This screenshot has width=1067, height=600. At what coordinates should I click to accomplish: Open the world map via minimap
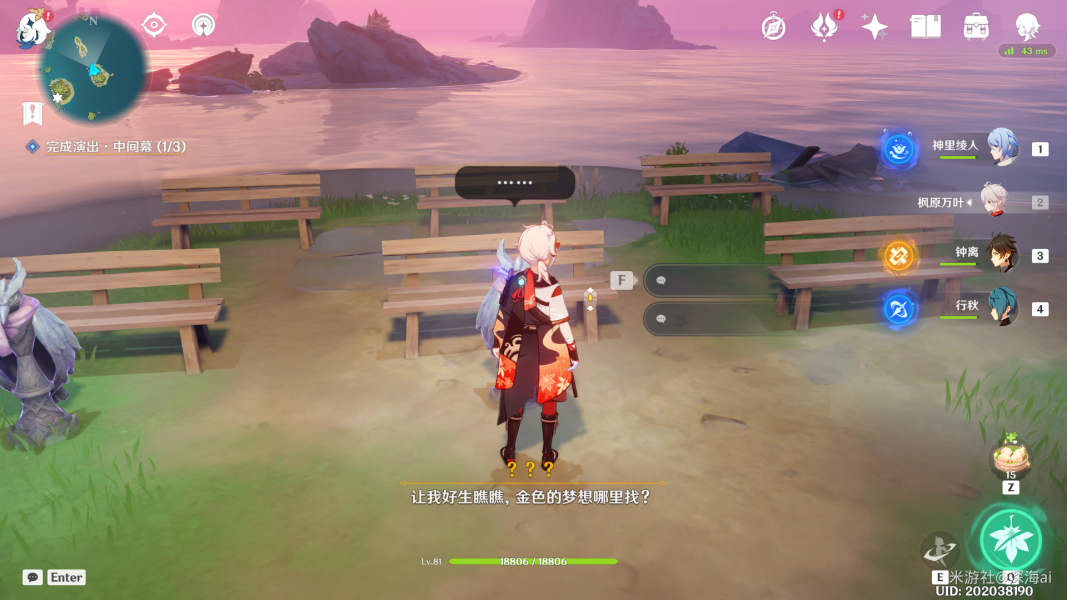92,69
